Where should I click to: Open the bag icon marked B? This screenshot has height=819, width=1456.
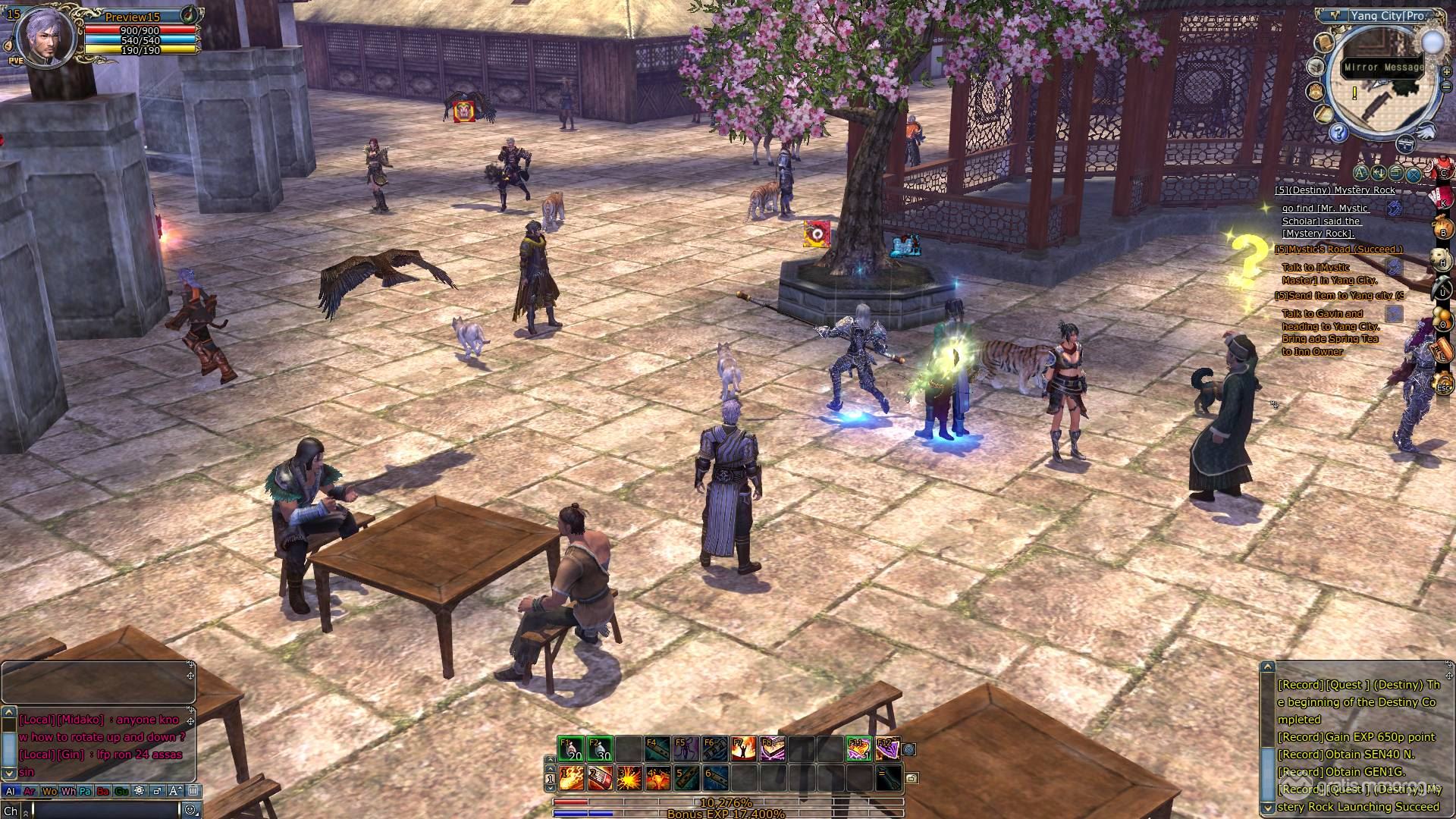(1443, 232)
